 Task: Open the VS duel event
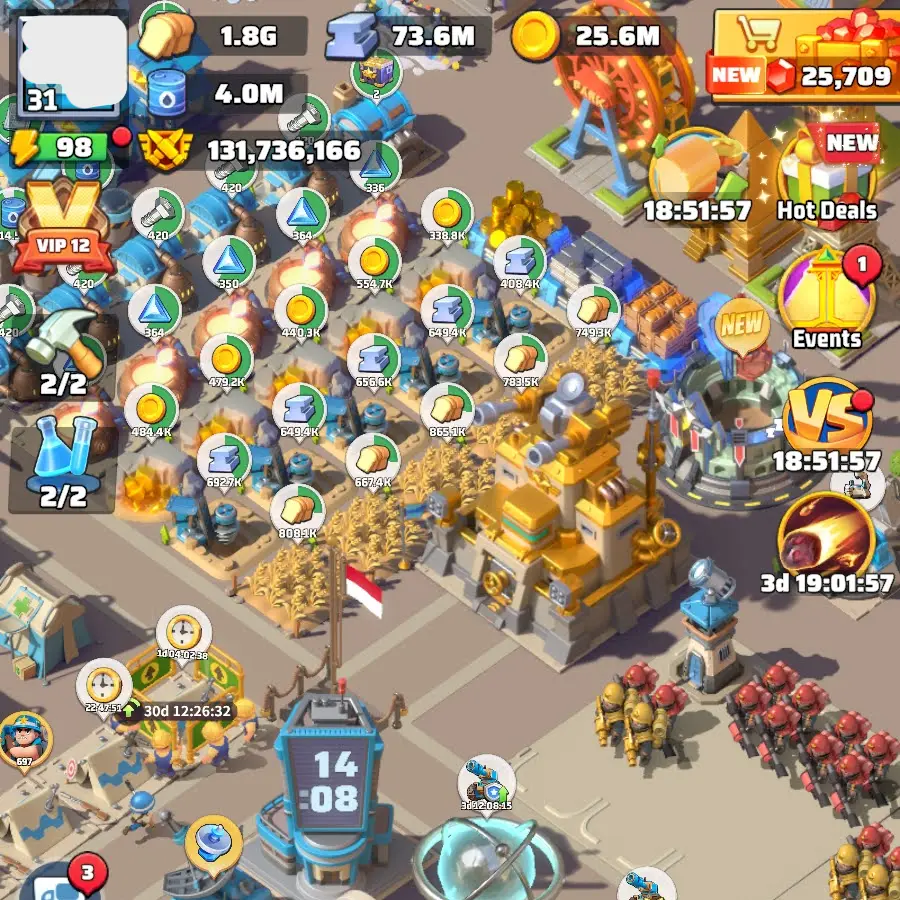[x=826, y=420]
